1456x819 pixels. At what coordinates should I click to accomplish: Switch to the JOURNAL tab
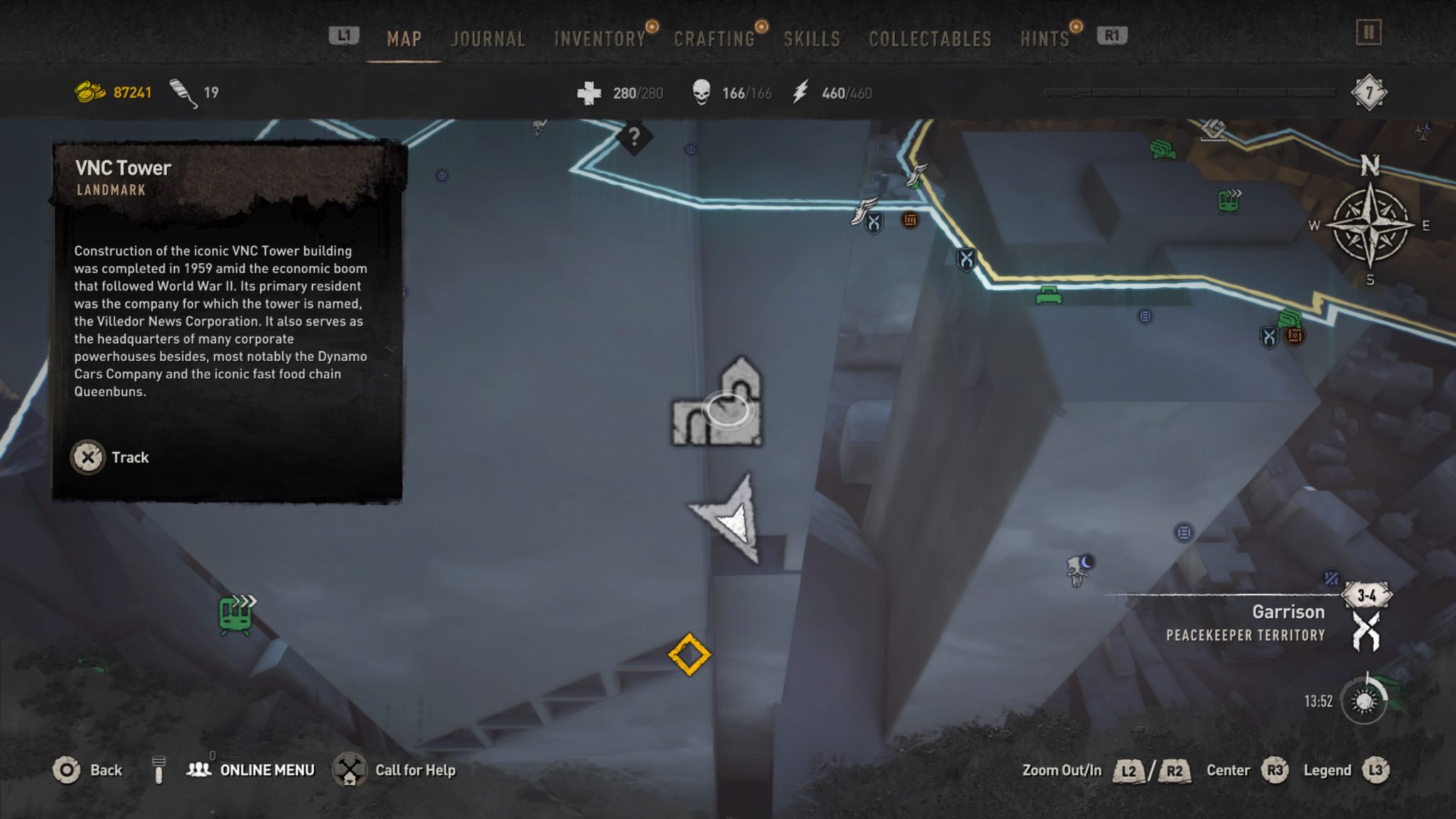pos(486,39)
